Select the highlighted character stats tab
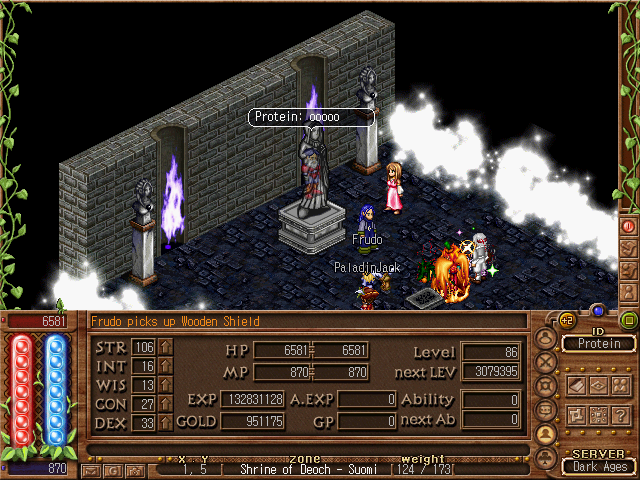 point(545,434)
